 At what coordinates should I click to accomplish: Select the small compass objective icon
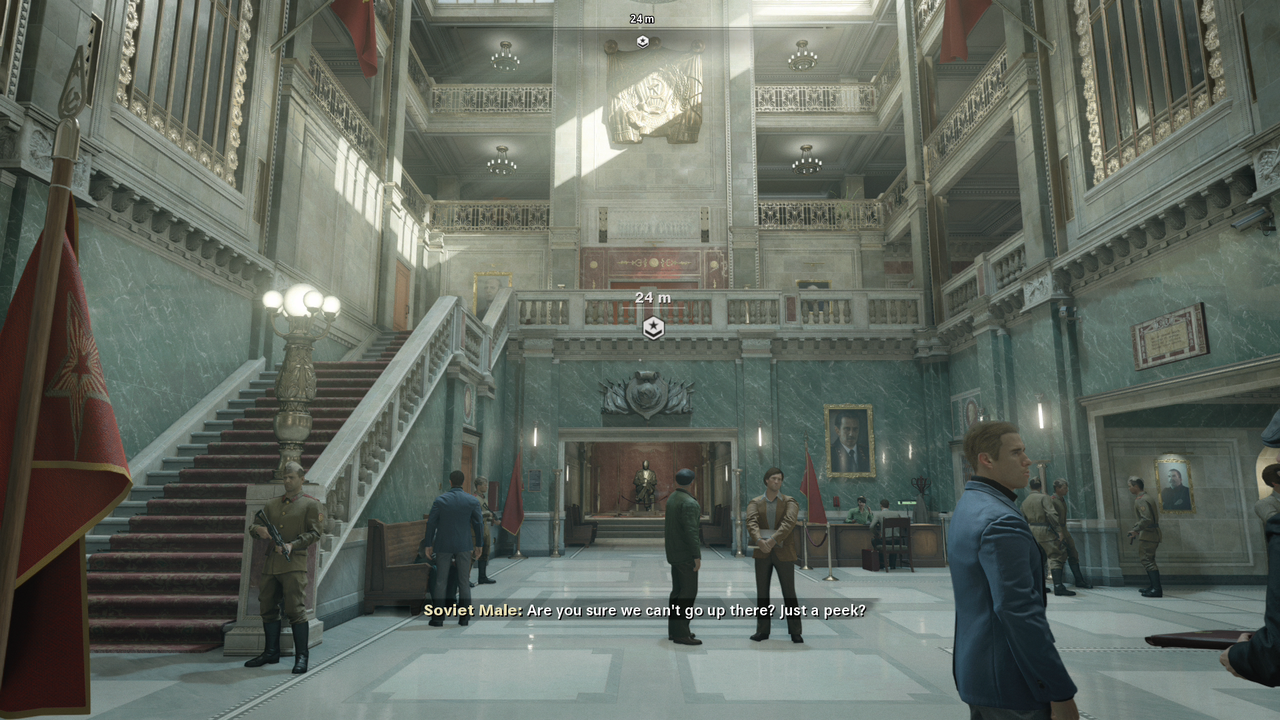pos(642,41)
